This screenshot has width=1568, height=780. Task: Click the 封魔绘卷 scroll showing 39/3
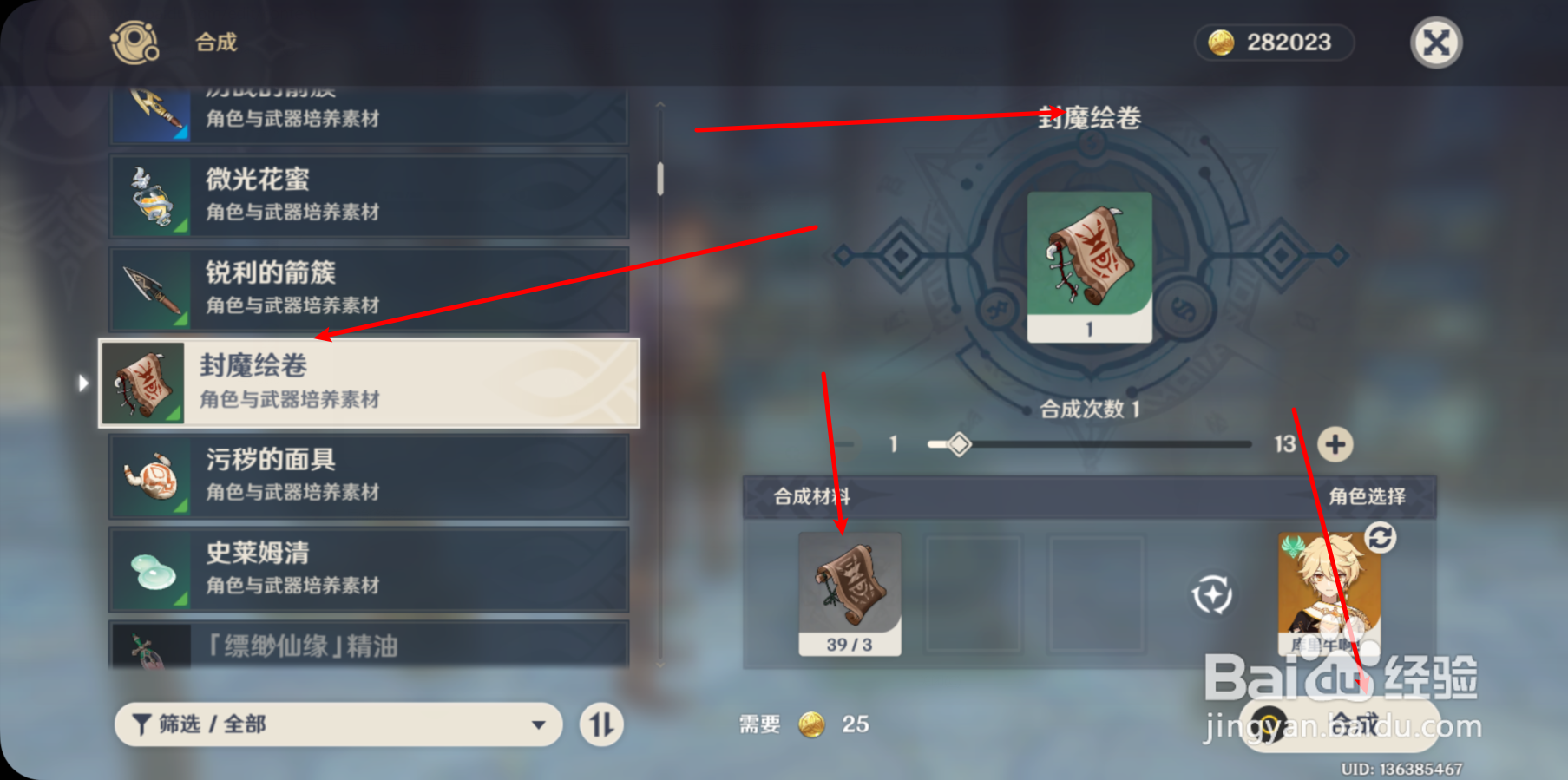click(850, 593)
